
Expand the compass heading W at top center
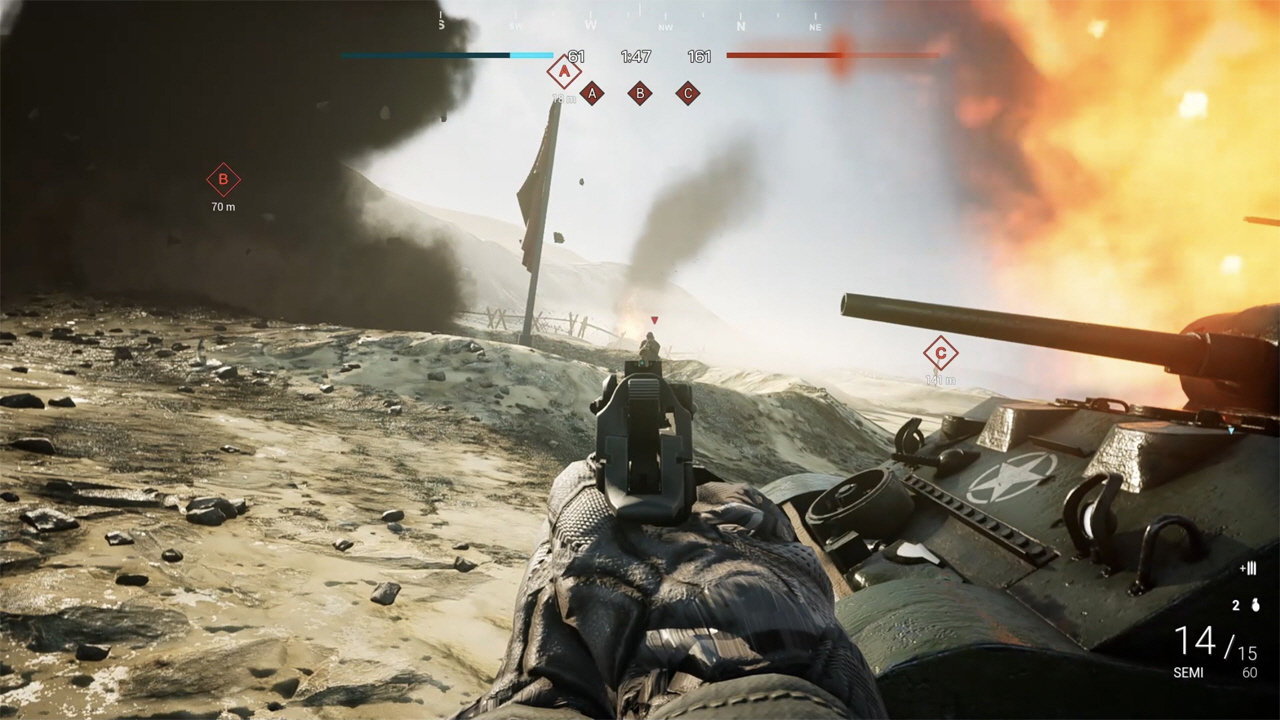590,25
